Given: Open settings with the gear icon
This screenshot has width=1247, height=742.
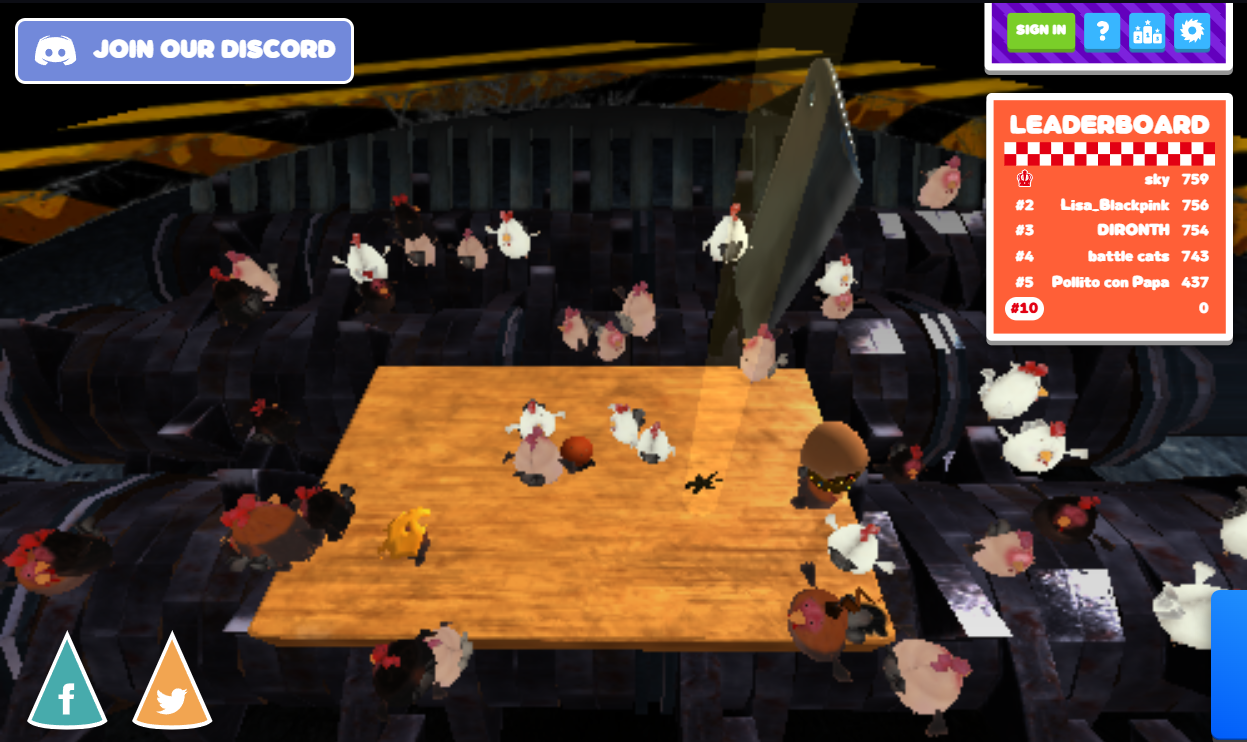Looking at the screenshot, I should pyautogui.click(x=1191, y=31).
